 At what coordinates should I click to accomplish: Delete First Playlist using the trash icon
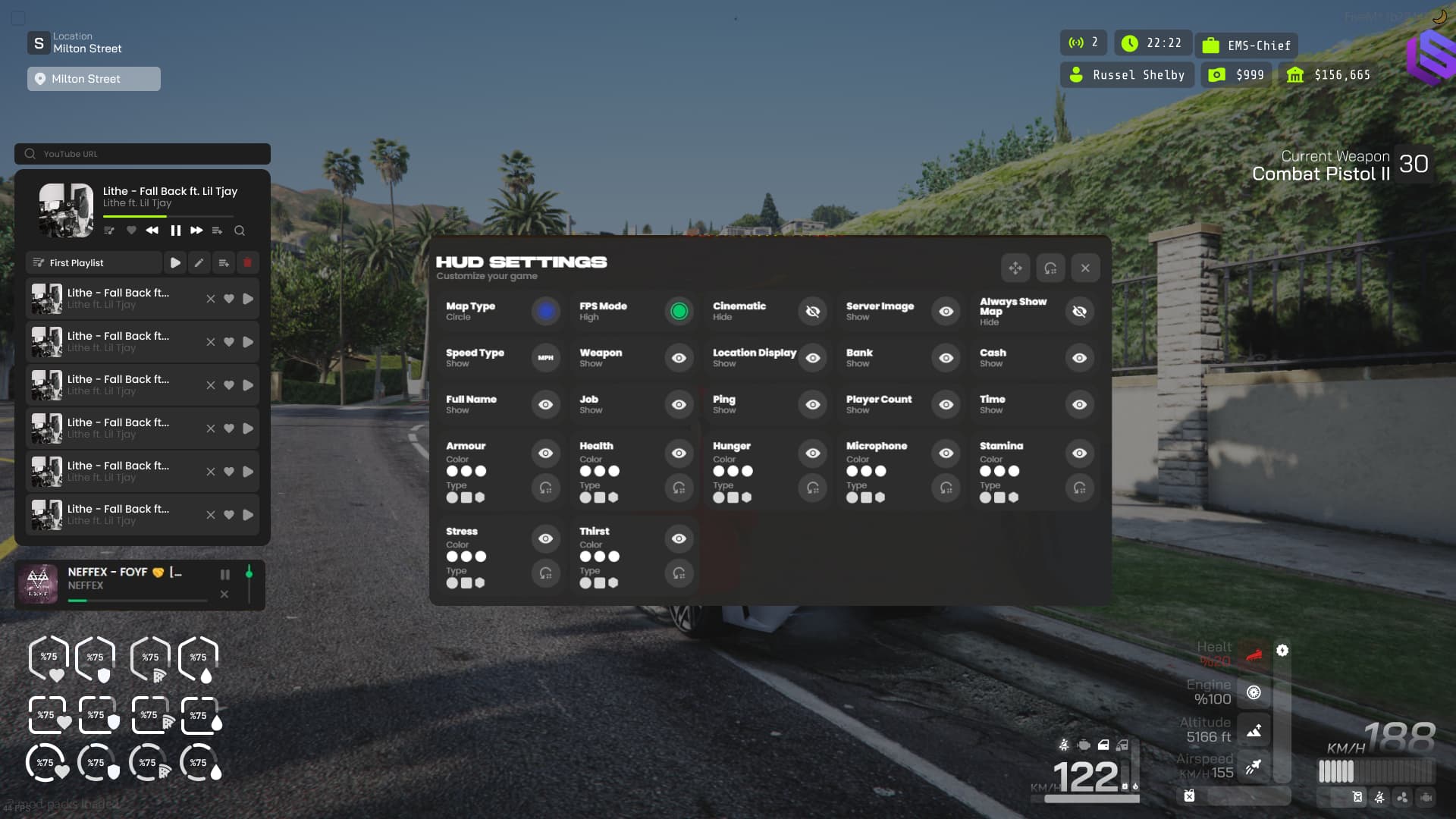pos(248,262)
